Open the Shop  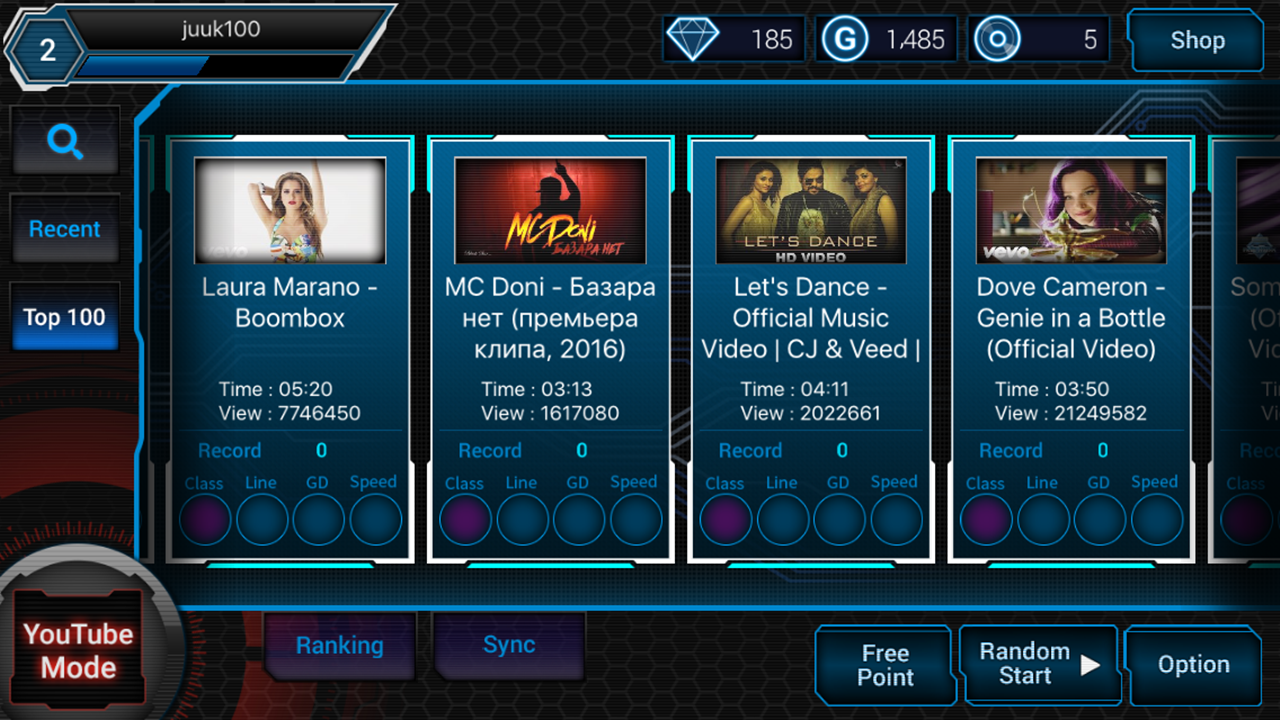[1196, 41]
